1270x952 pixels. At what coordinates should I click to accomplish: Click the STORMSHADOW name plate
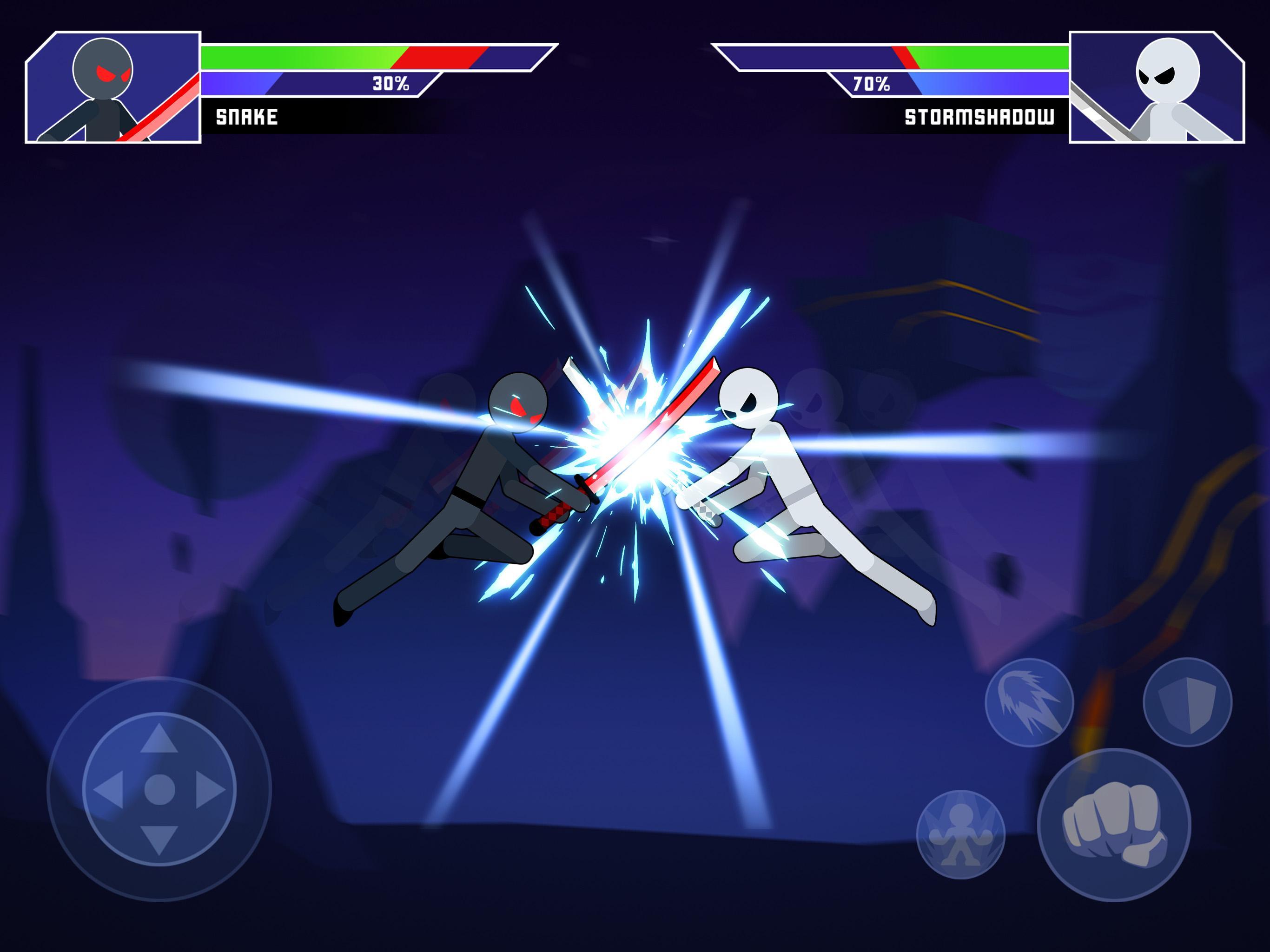click(x=979, y=115)
